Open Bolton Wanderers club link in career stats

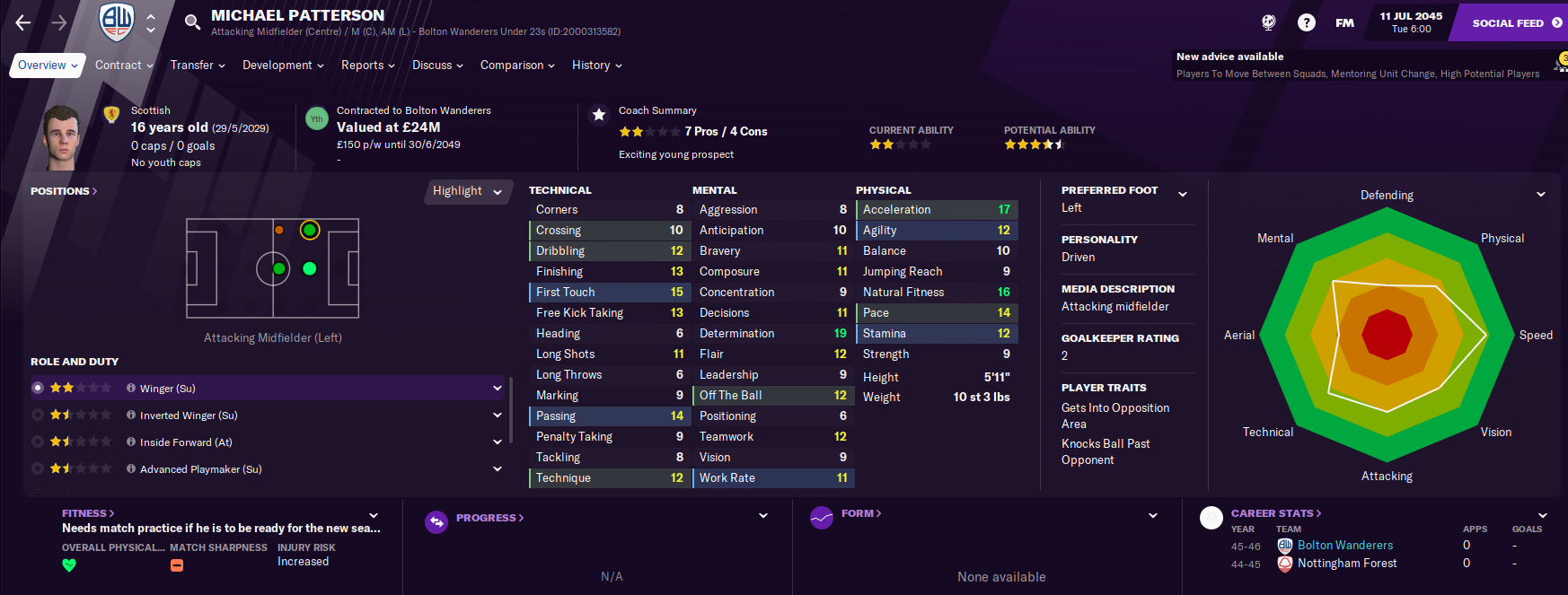click(1344, 546)
